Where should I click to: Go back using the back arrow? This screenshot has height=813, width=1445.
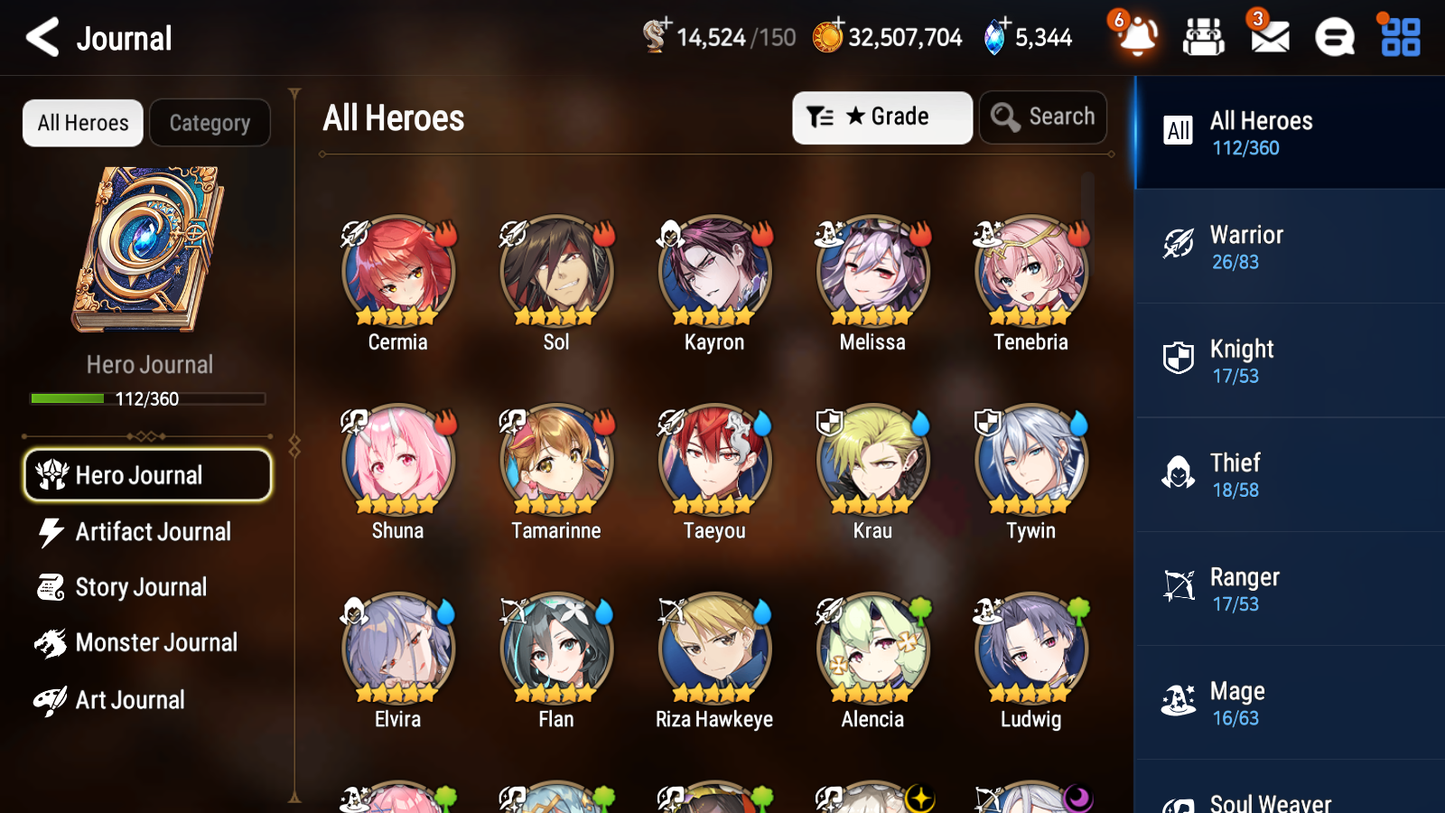(42, 37)
